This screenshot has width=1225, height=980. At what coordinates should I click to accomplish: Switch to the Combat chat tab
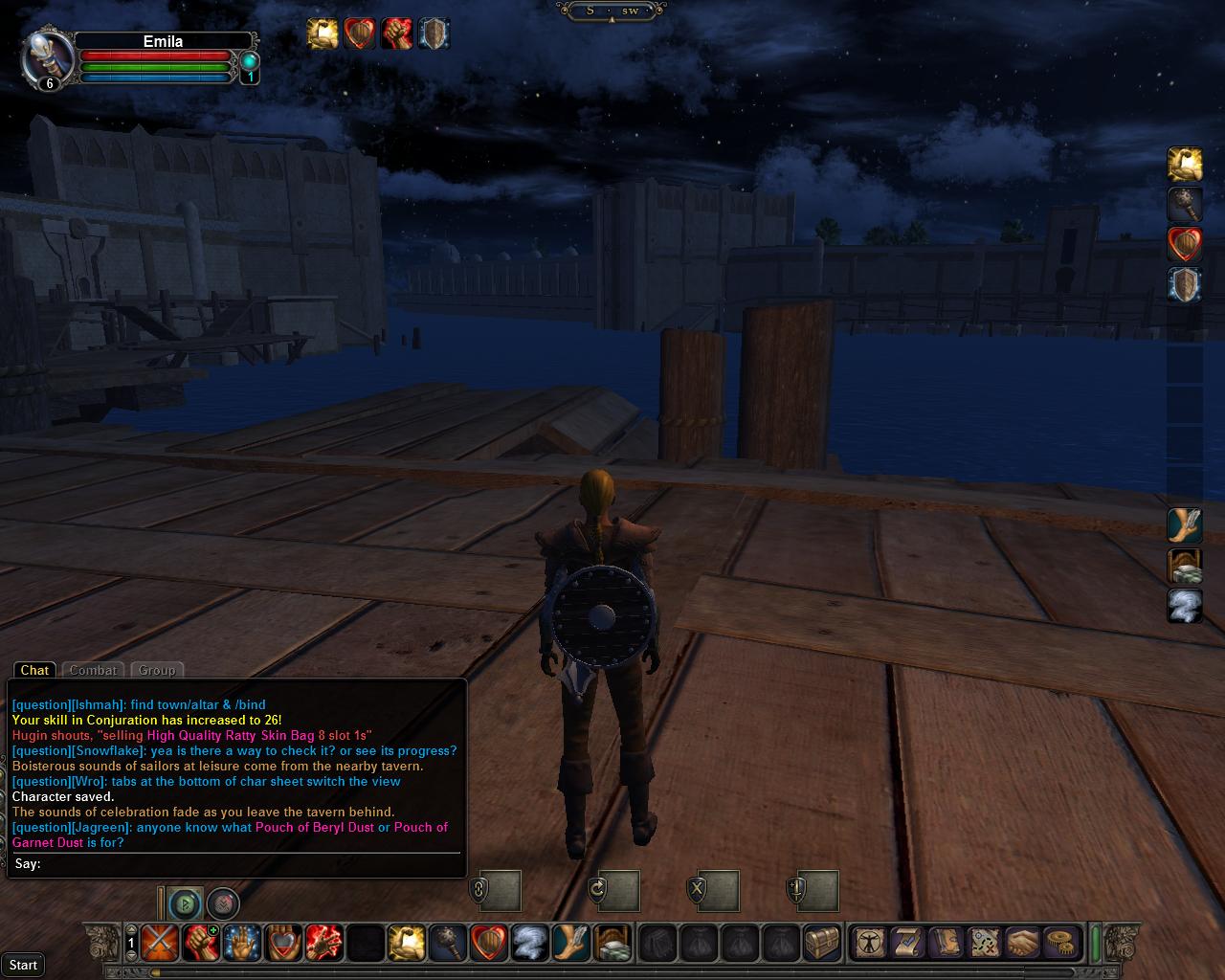pos(93,670)
